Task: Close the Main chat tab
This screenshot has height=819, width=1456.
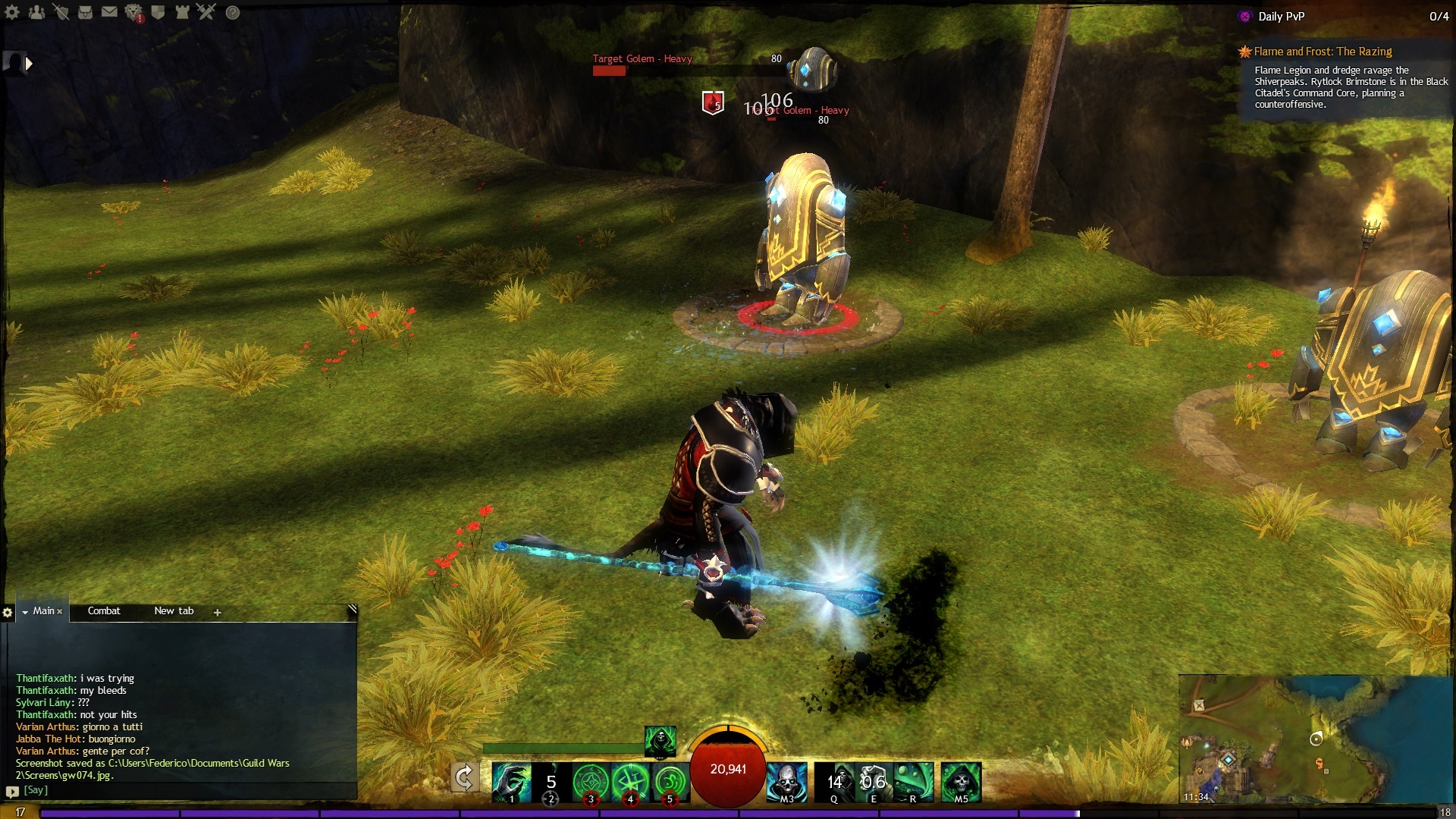Action: pyautogui.click(x=60, y=612)
